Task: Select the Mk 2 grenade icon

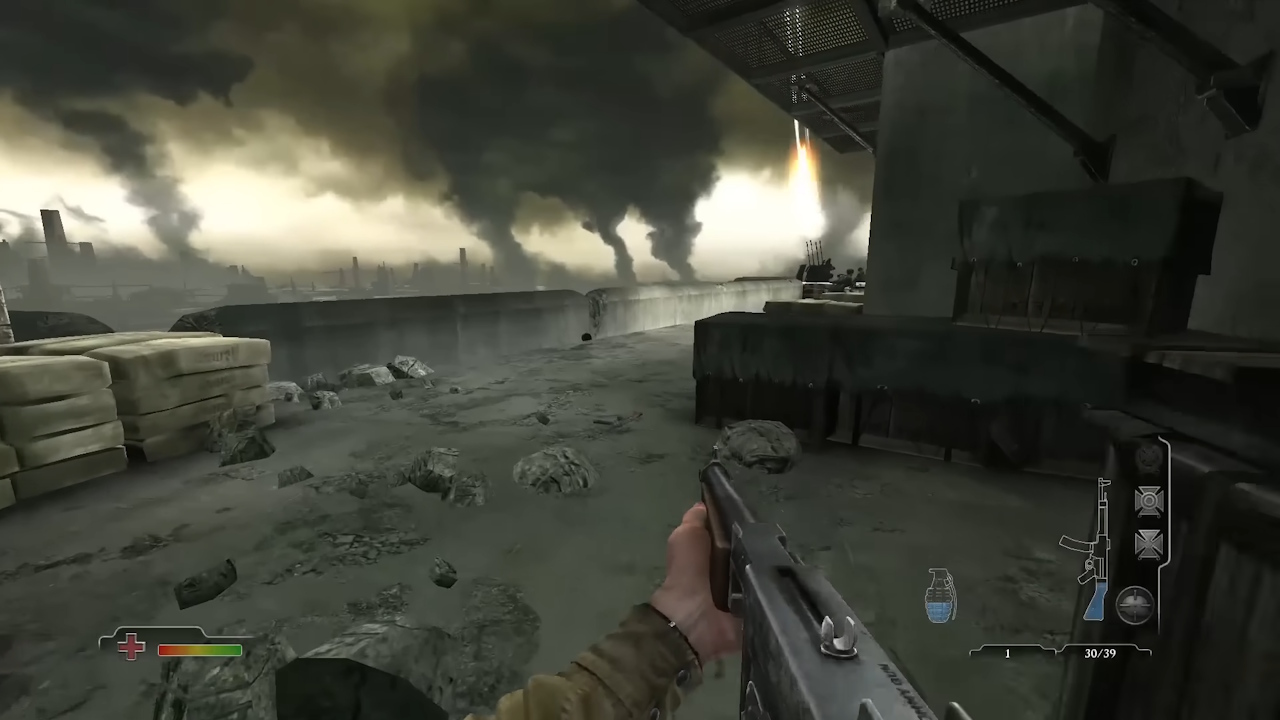Action: [x=940, y=597]
